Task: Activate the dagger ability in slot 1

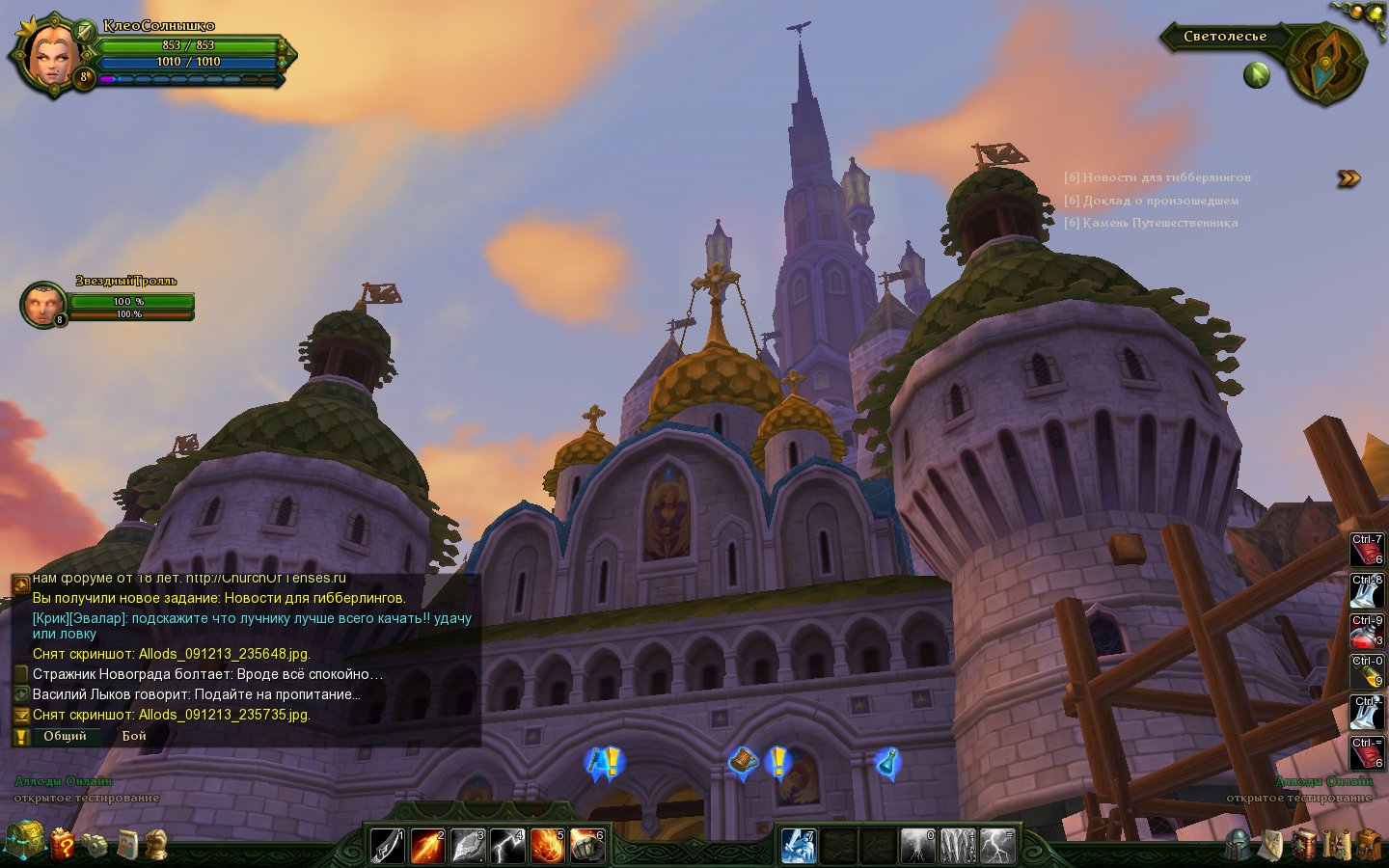Action: [x=387, y=846]
